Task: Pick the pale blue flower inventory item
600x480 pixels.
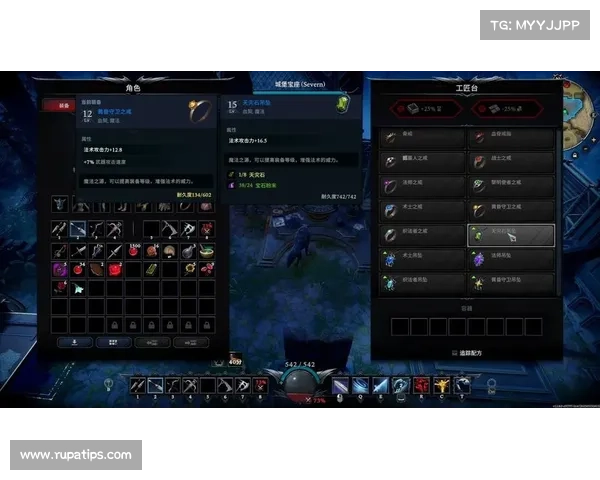Action: point(78,287)
